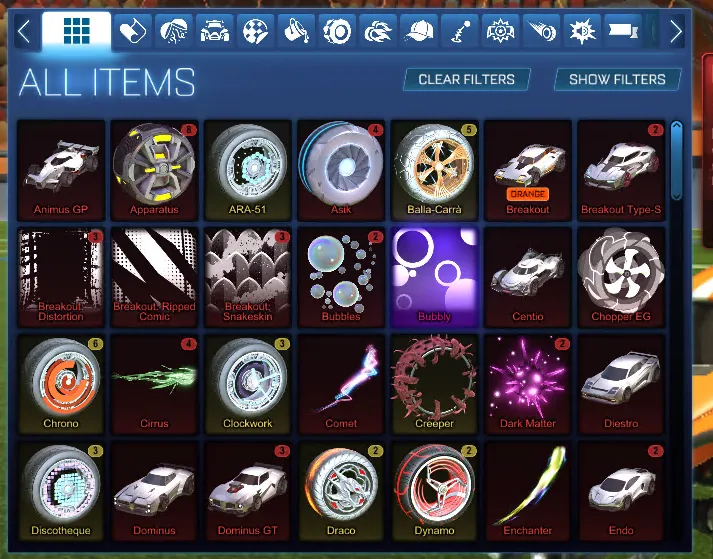
Task: Click the left arrow of the category bar
Action: tap(23, 32)
